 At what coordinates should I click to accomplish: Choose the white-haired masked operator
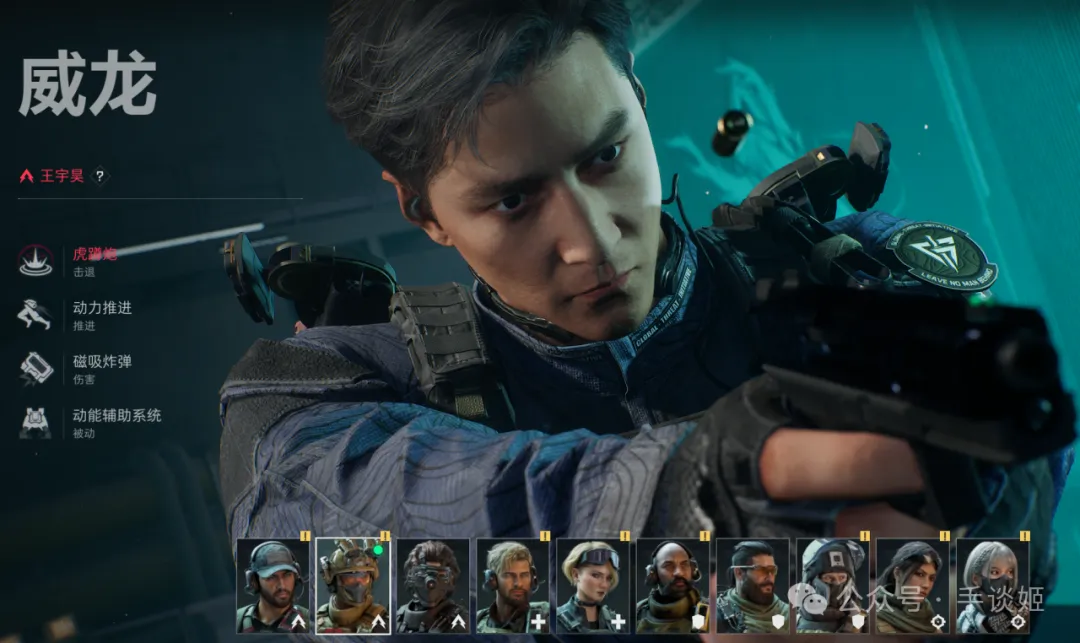992,585
